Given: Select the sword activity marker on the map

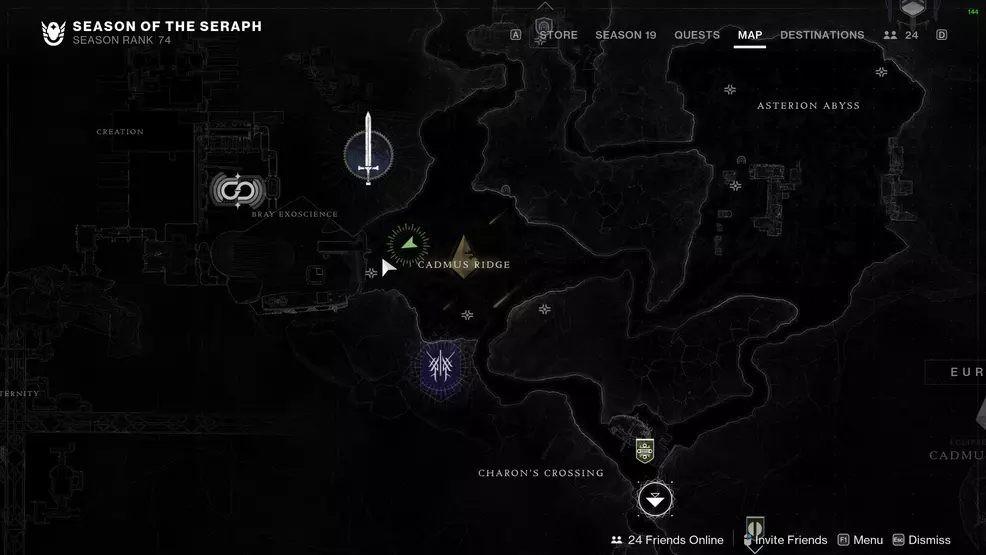Looking at the screenshot, I should [368, 151].
